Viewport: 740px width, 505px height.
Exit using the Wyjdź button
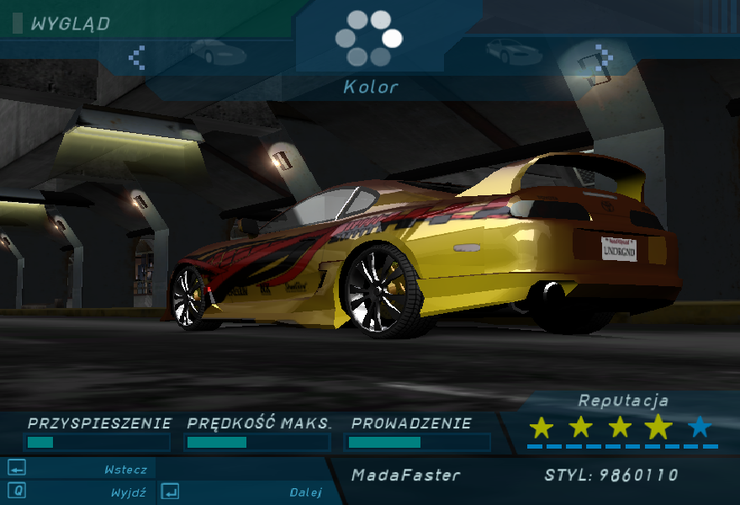point(80,492)
